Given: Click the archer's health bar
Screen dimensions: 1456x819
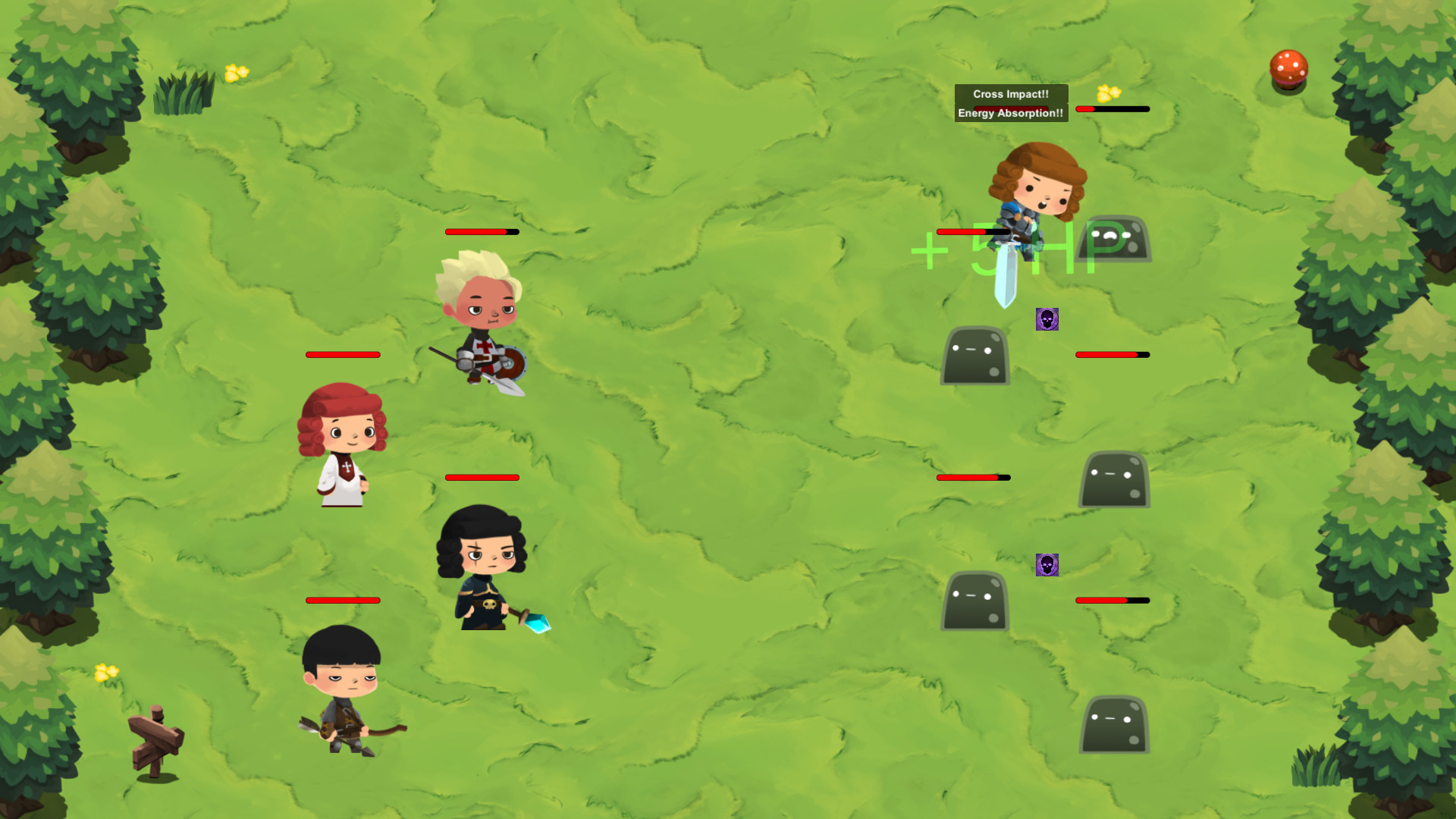Looking at the screenshot, I should (x=342, y=600).
